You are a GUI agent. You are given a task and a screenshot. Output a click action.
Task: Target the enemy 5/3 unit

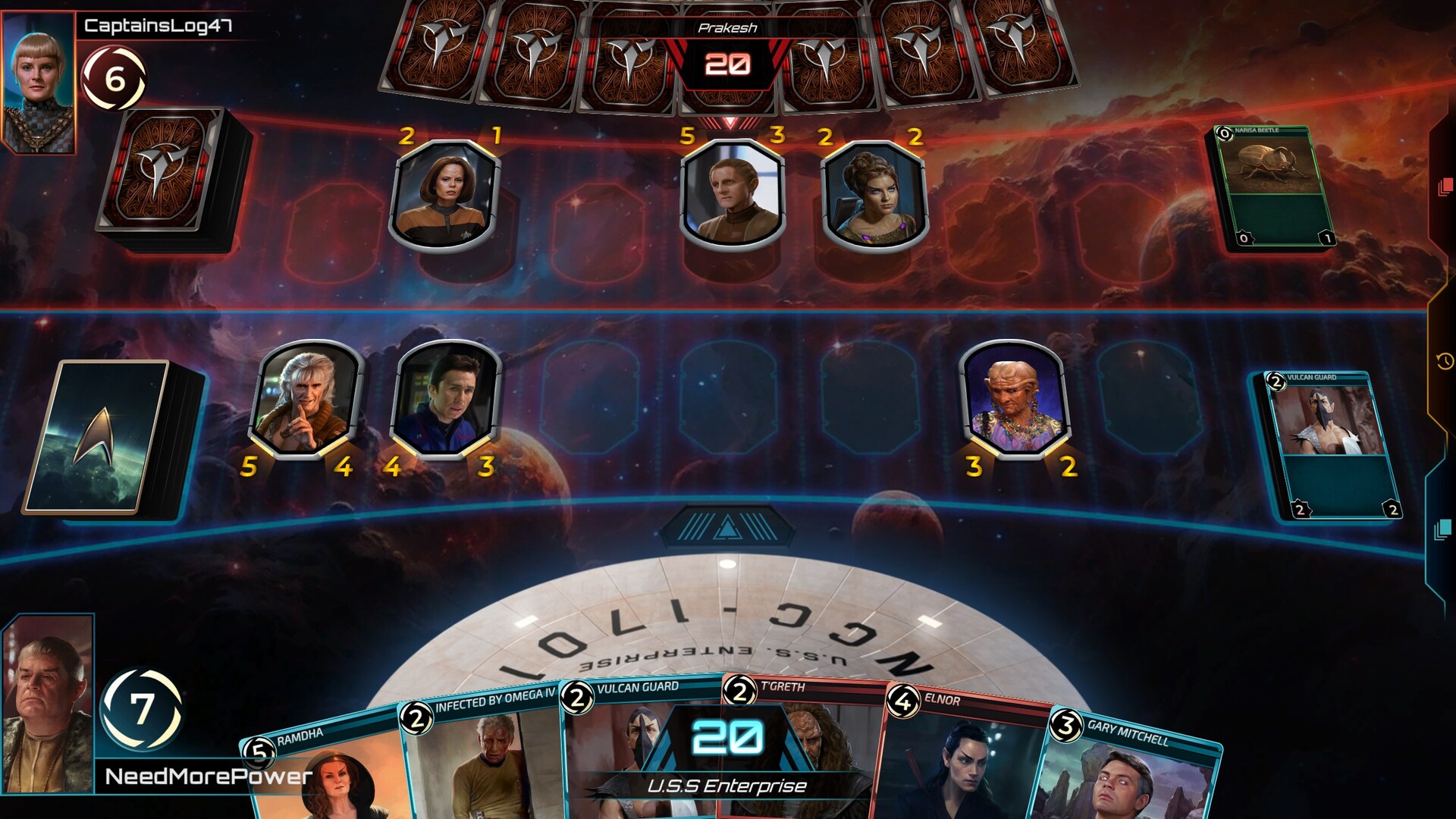point(732,193)
